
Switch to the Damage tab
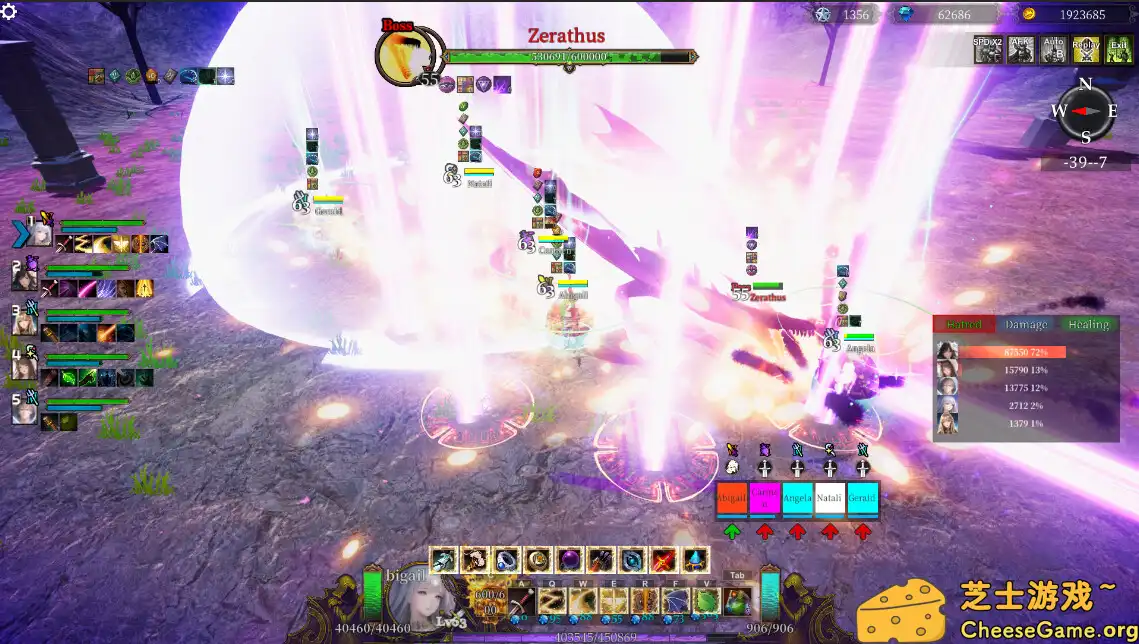[1026, 324]
